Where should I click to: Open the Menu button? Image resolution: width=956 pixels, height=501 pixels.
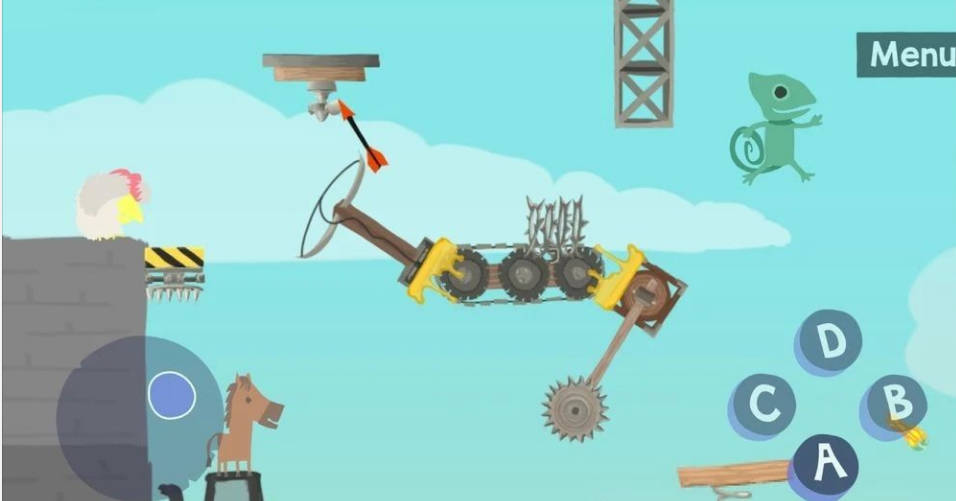(x=907, y=54)
